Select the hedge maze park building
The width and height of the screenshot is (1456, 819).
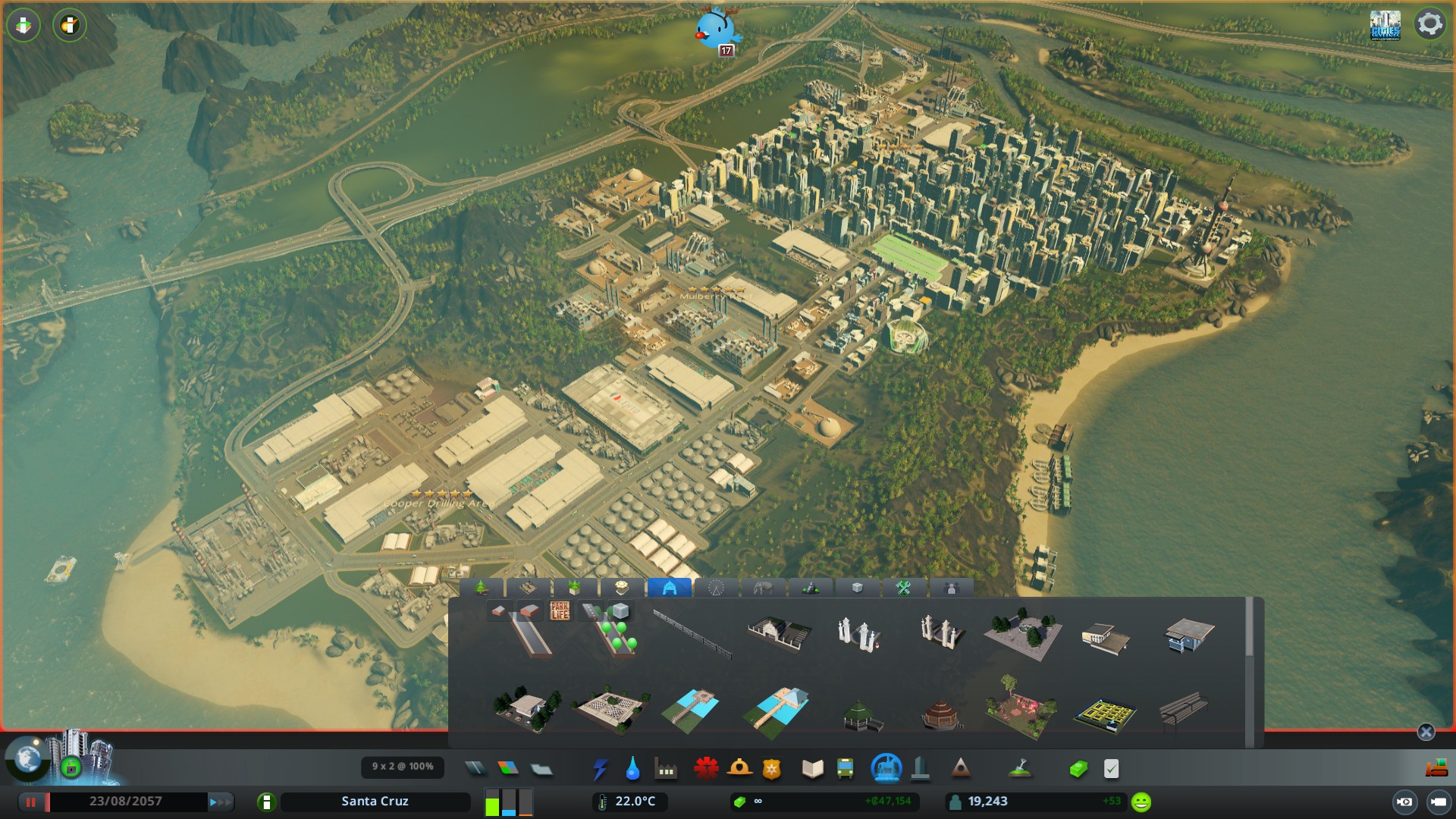[x=1105, y=714]
